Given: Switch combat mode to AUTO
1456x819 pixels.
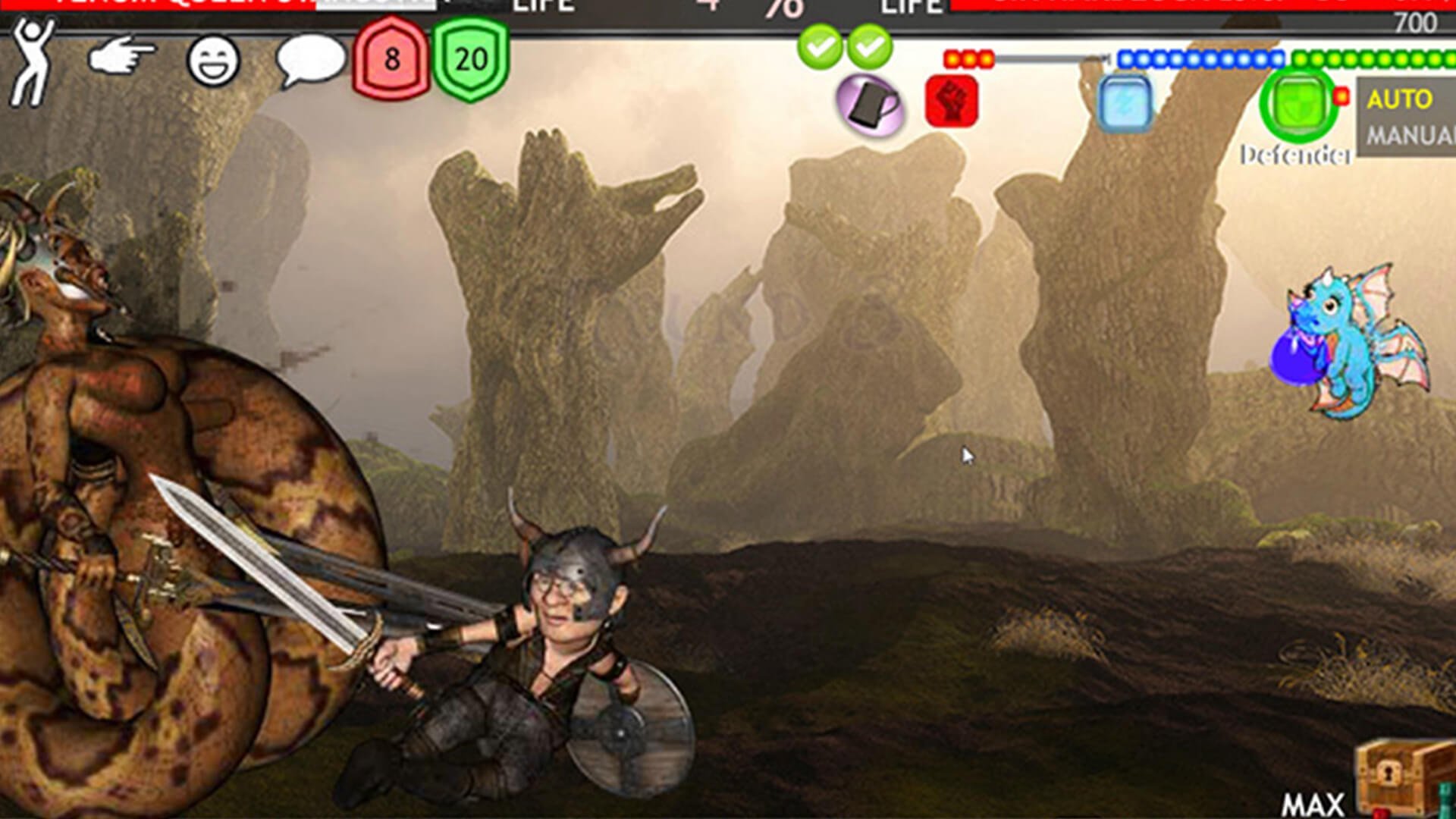Looking at the screenshot, I should tap(1400, 99).
